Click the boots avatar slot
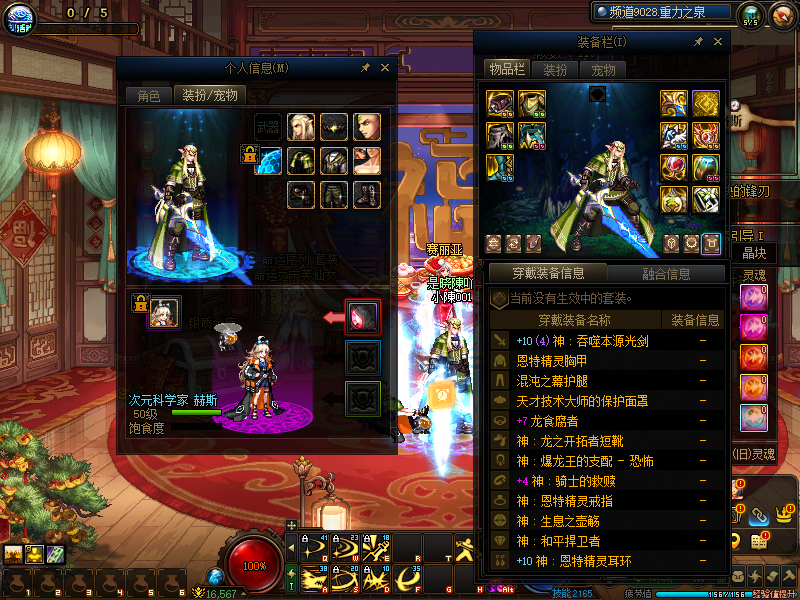 pos(366,194)
